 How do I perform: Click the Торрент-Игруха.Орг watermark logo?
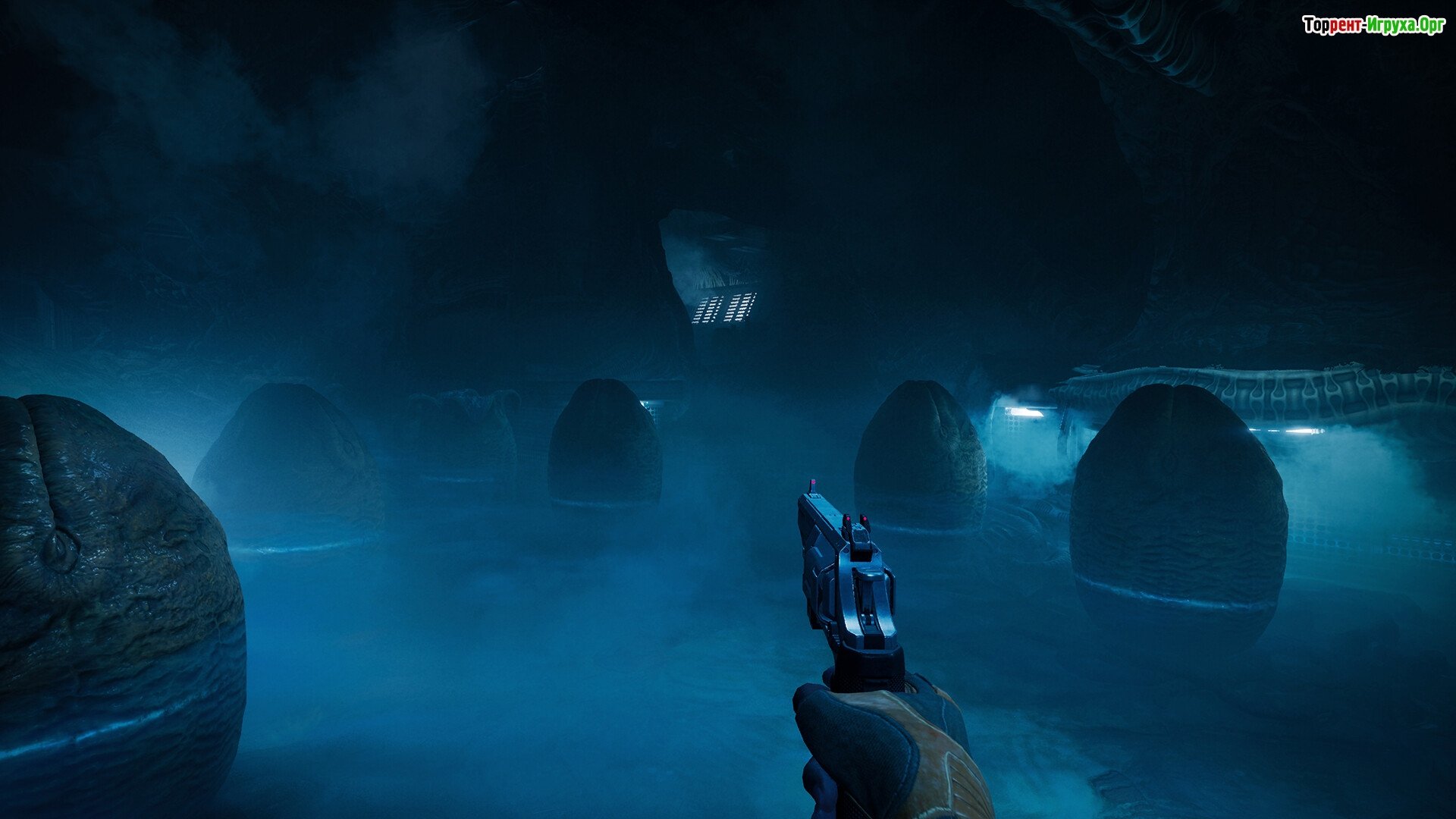pos(1373,26)
